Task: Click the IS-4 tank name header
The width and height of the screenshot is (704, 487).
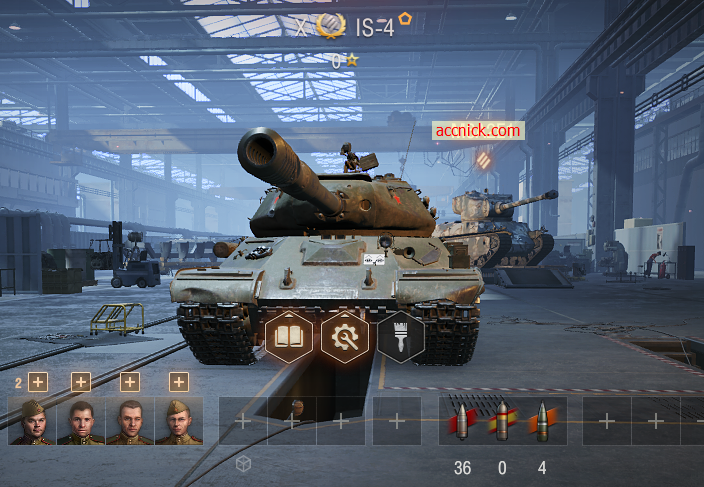Action: click(374, 27)
